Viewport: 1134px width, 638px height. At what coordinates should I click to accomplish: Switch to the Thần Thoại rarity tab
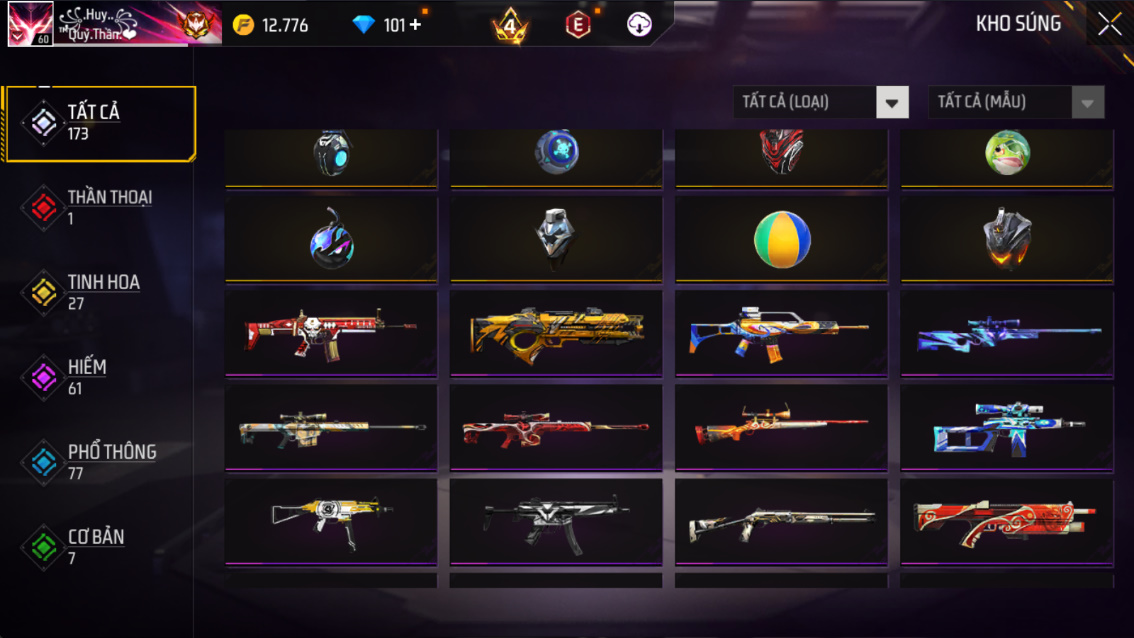point(98,207)
